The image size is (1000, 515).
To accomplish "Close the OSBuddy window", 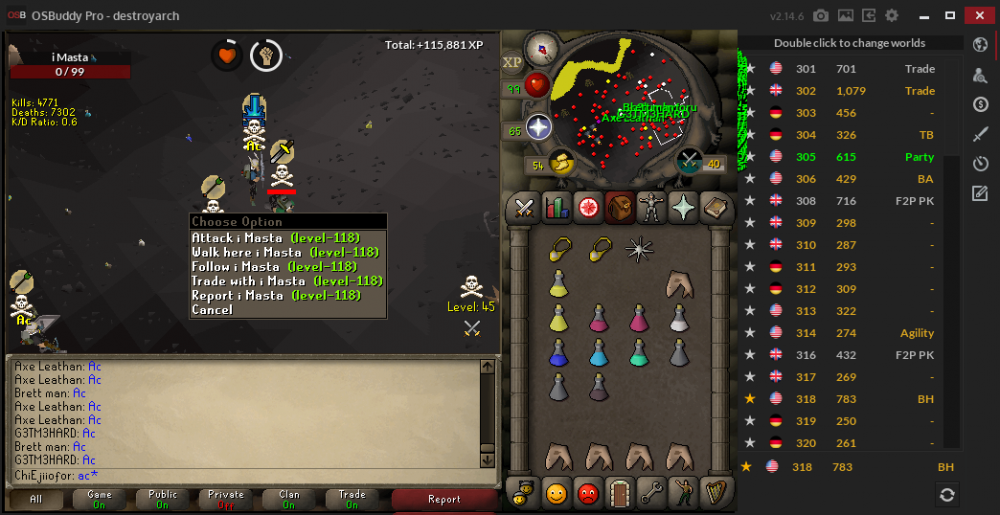I will (978, 15).
